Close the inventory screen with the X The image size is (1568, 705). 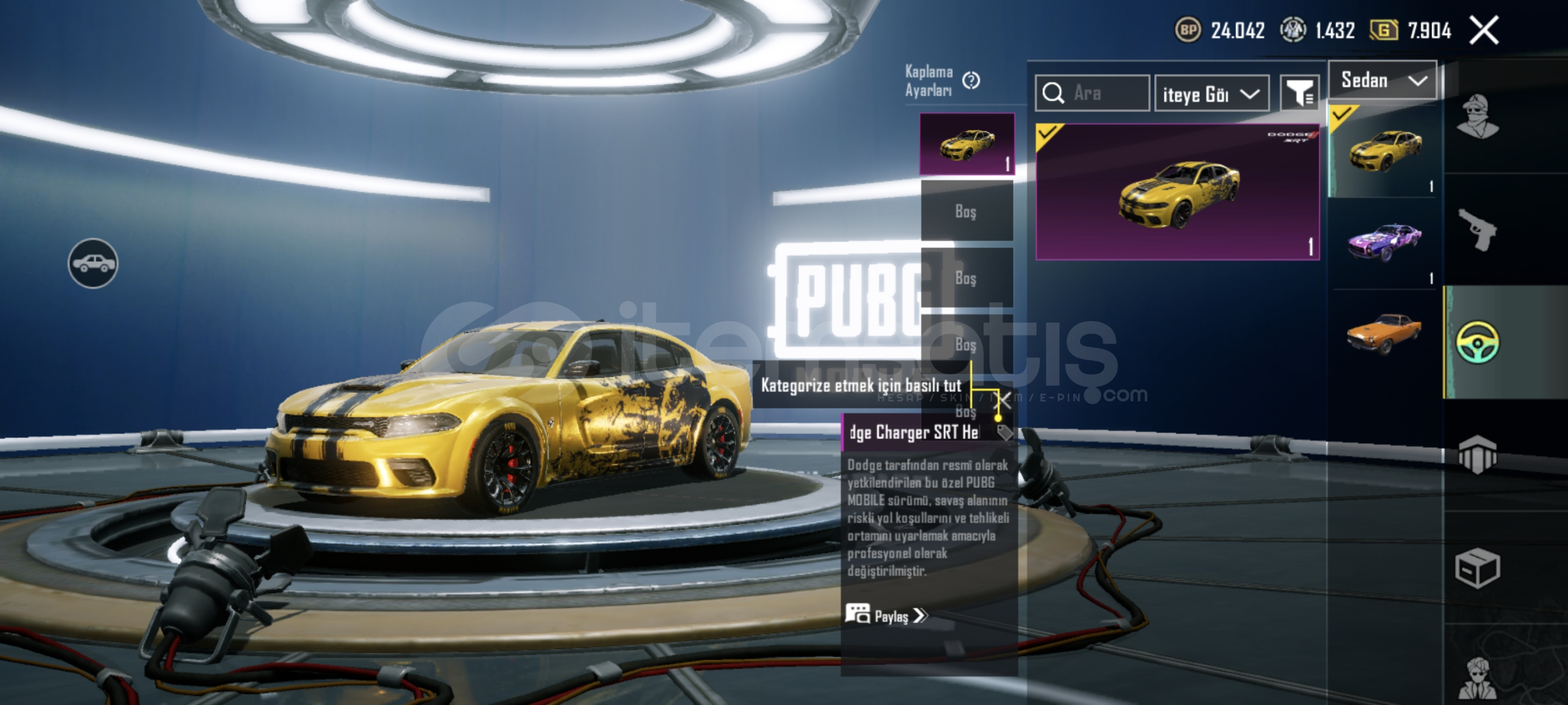(1484, 30)
